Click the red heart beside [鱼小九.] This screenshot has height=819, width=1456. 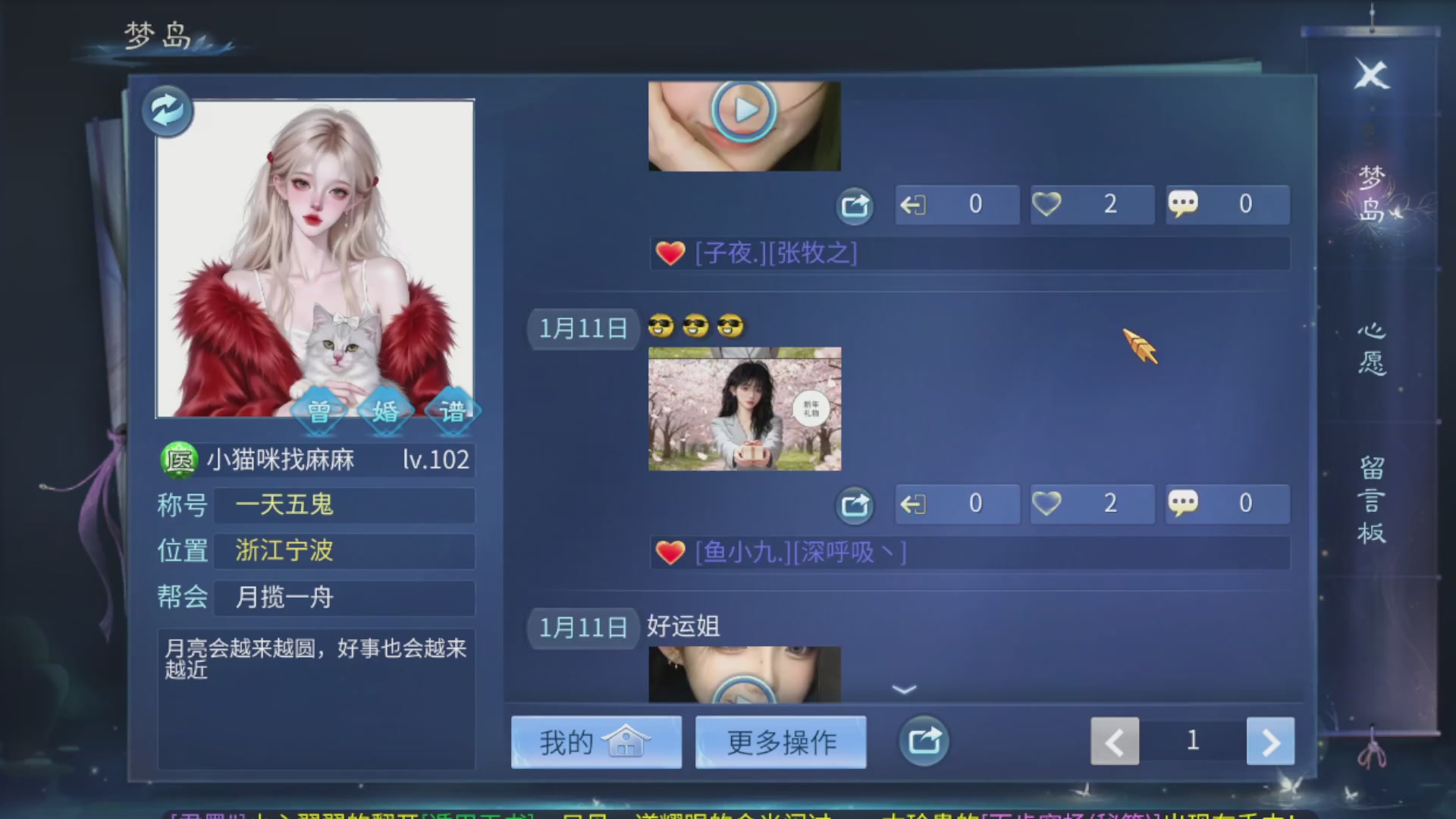click(670, 553)
